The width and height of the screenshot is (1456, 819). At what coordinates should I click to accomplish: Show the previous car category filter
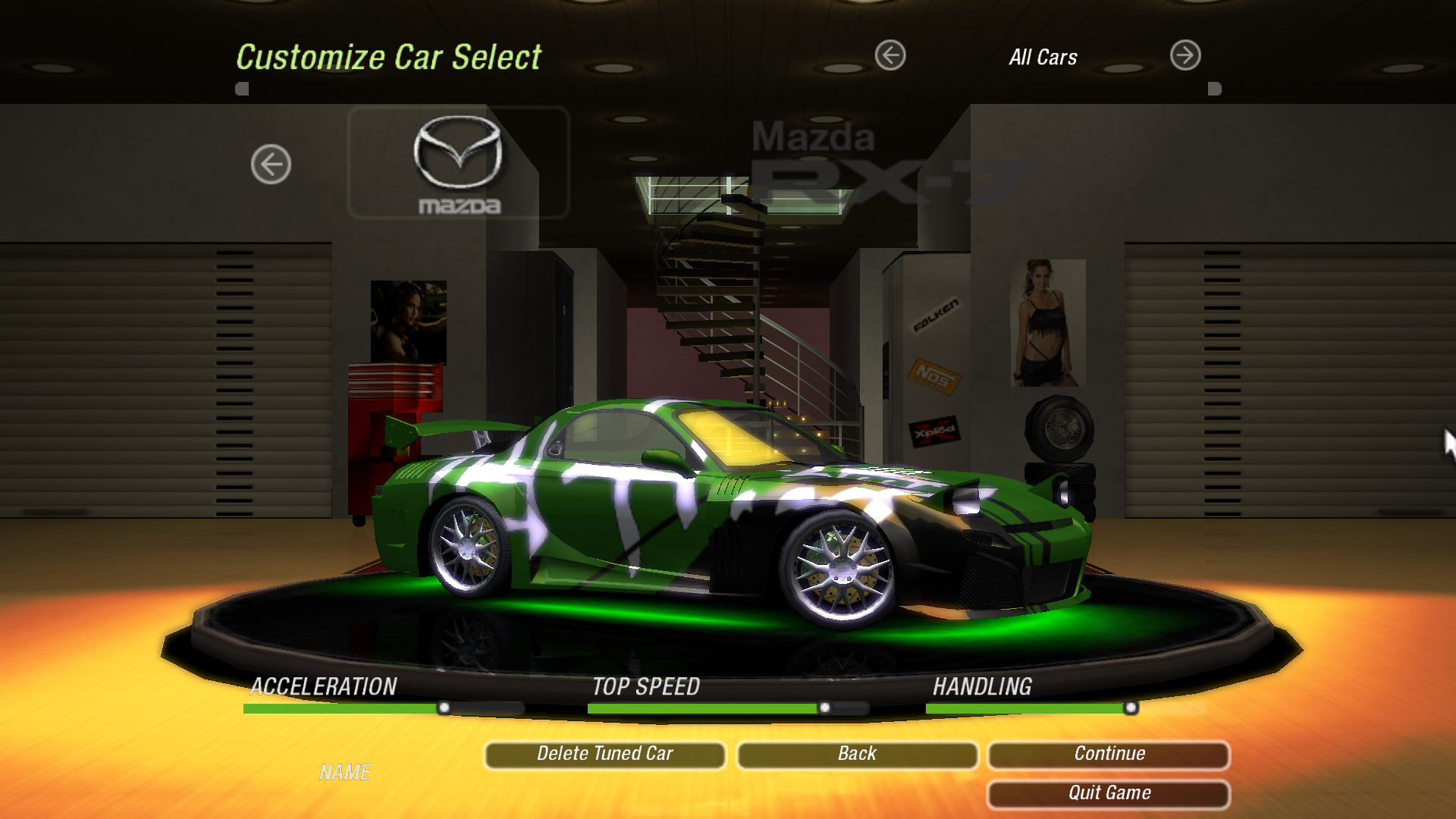click(x=890, y=55)
